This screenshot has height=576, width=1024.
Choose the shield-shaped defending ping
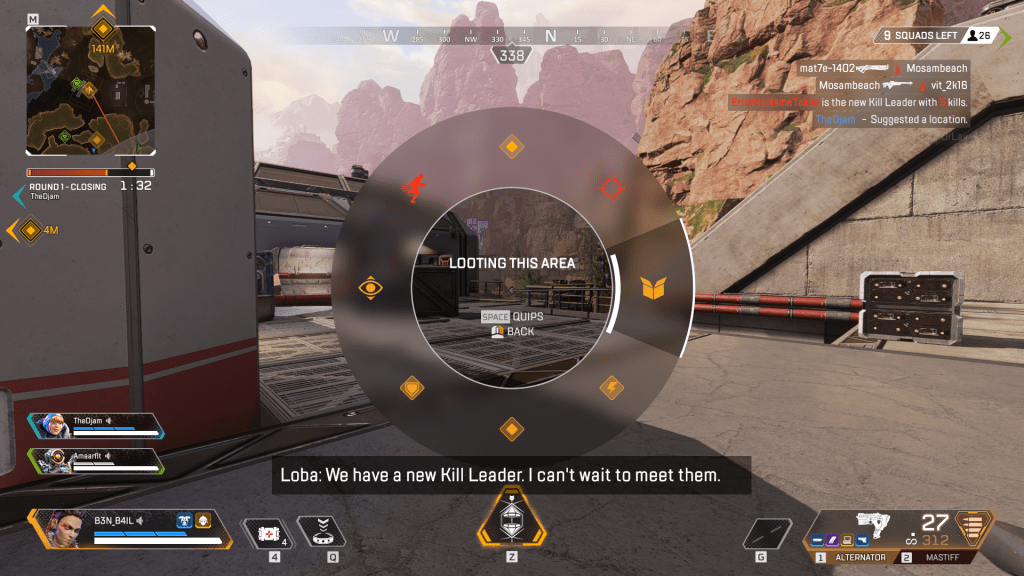411,387
